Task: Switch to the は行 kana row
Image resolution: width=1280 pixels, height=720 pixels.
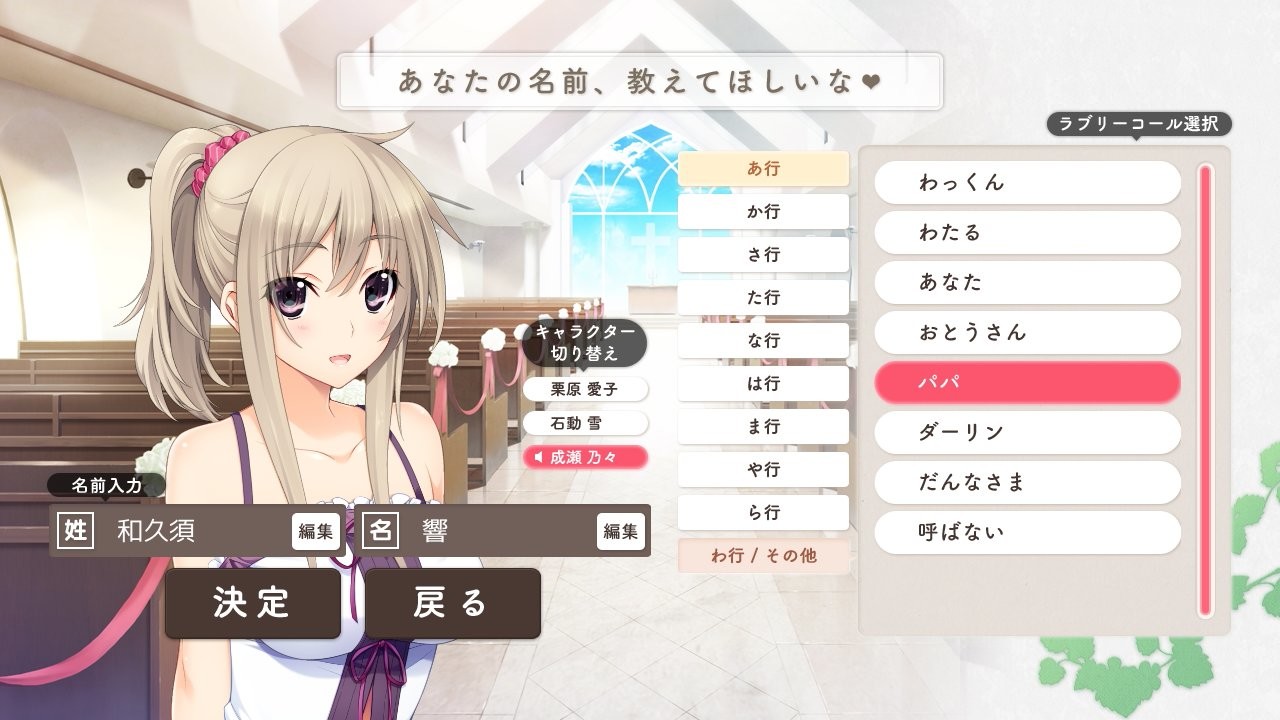Action: tap(763, 383)
